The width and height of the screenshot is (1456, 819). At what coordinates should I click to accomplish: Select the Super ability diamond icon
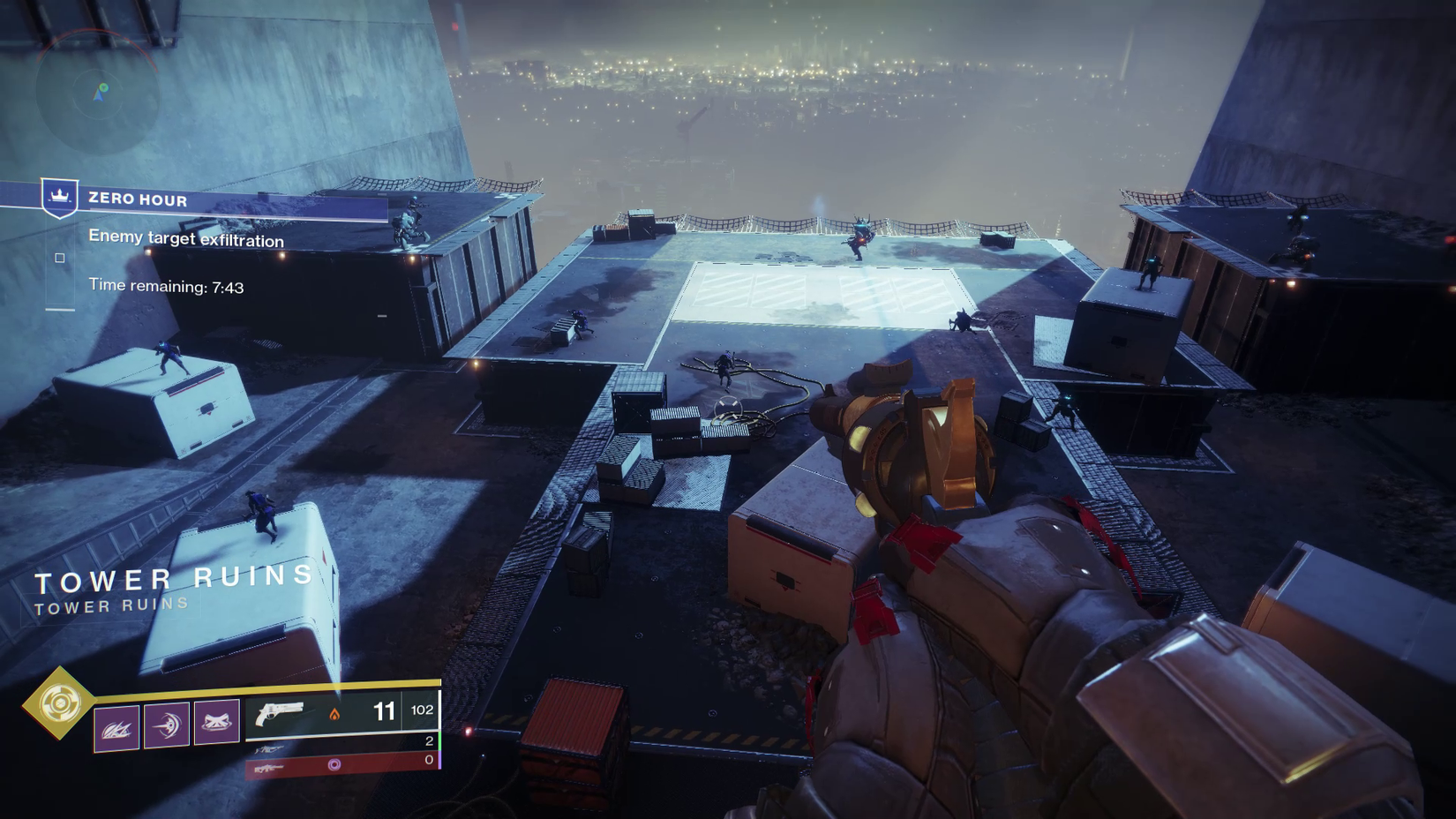[59, 703]
